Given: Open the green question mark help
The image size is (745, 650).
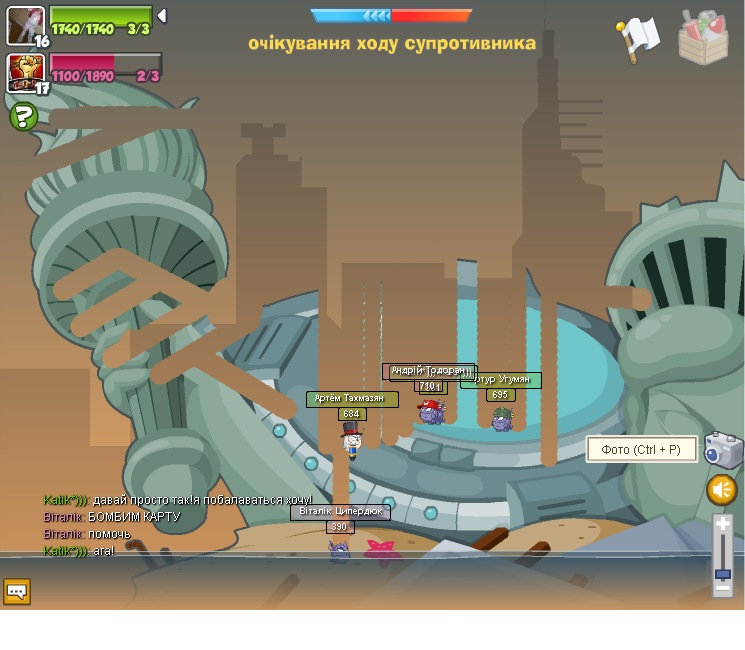Looking at the screenshot, I should pos(23,117).
